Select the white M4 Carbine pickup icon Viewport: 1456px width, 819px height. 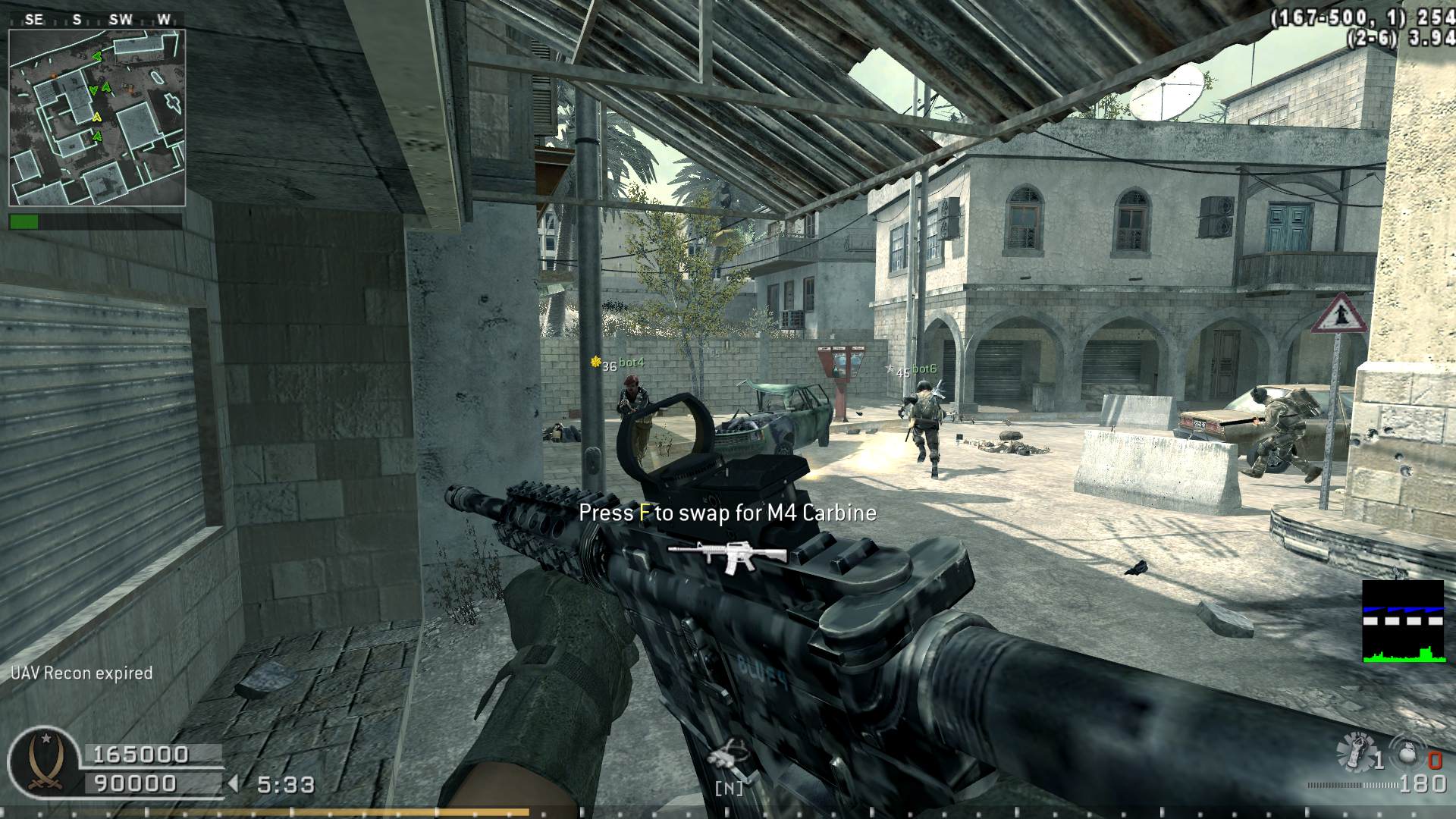click(x=726, y=556)
